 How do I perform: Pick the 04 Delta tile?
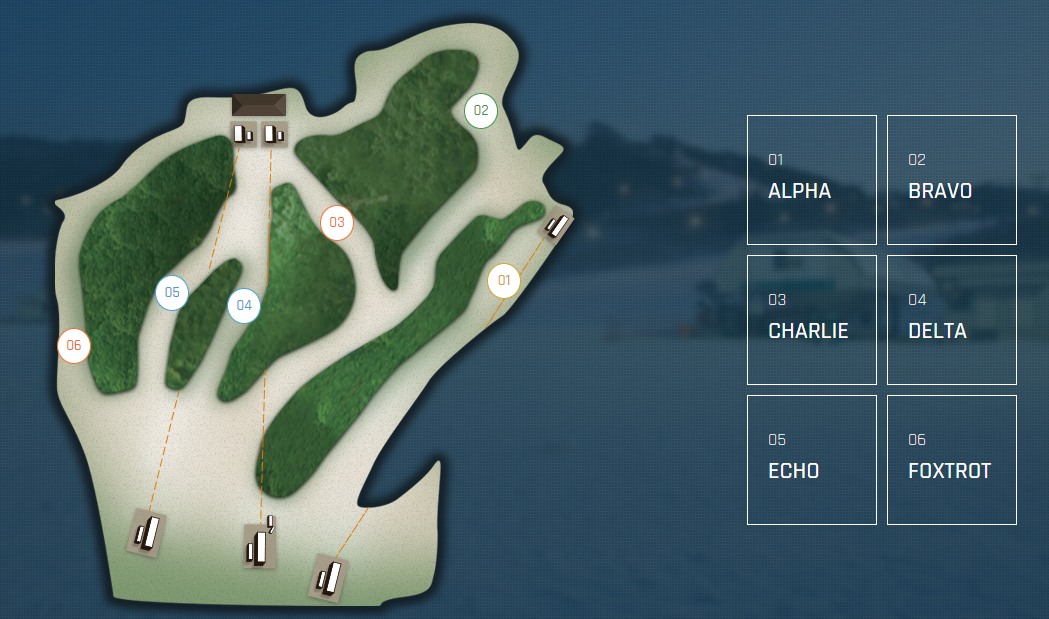coord(951,320)
